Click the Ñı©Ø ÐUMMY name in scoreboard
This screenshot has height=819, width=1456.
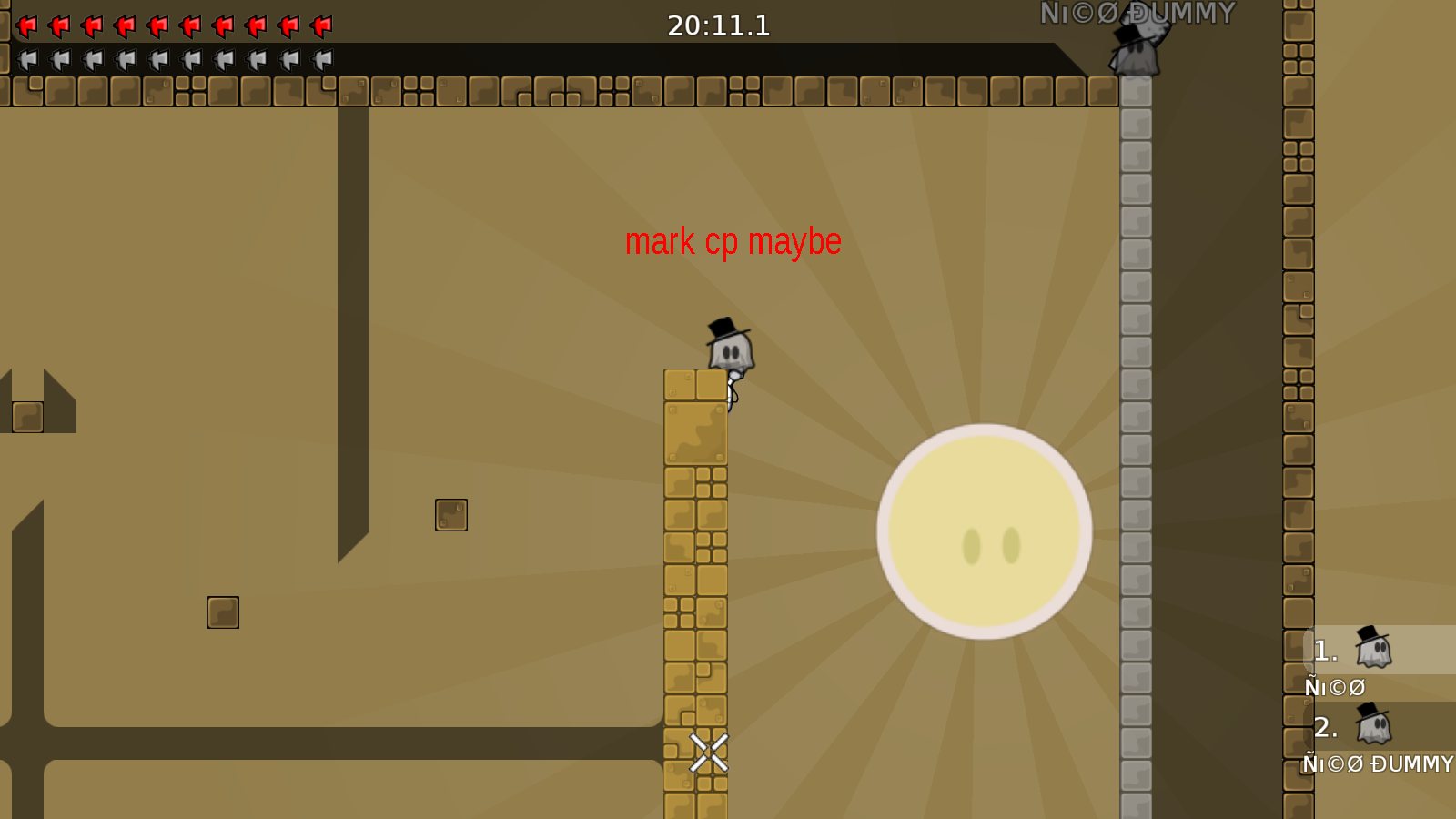click(1377, 764)
